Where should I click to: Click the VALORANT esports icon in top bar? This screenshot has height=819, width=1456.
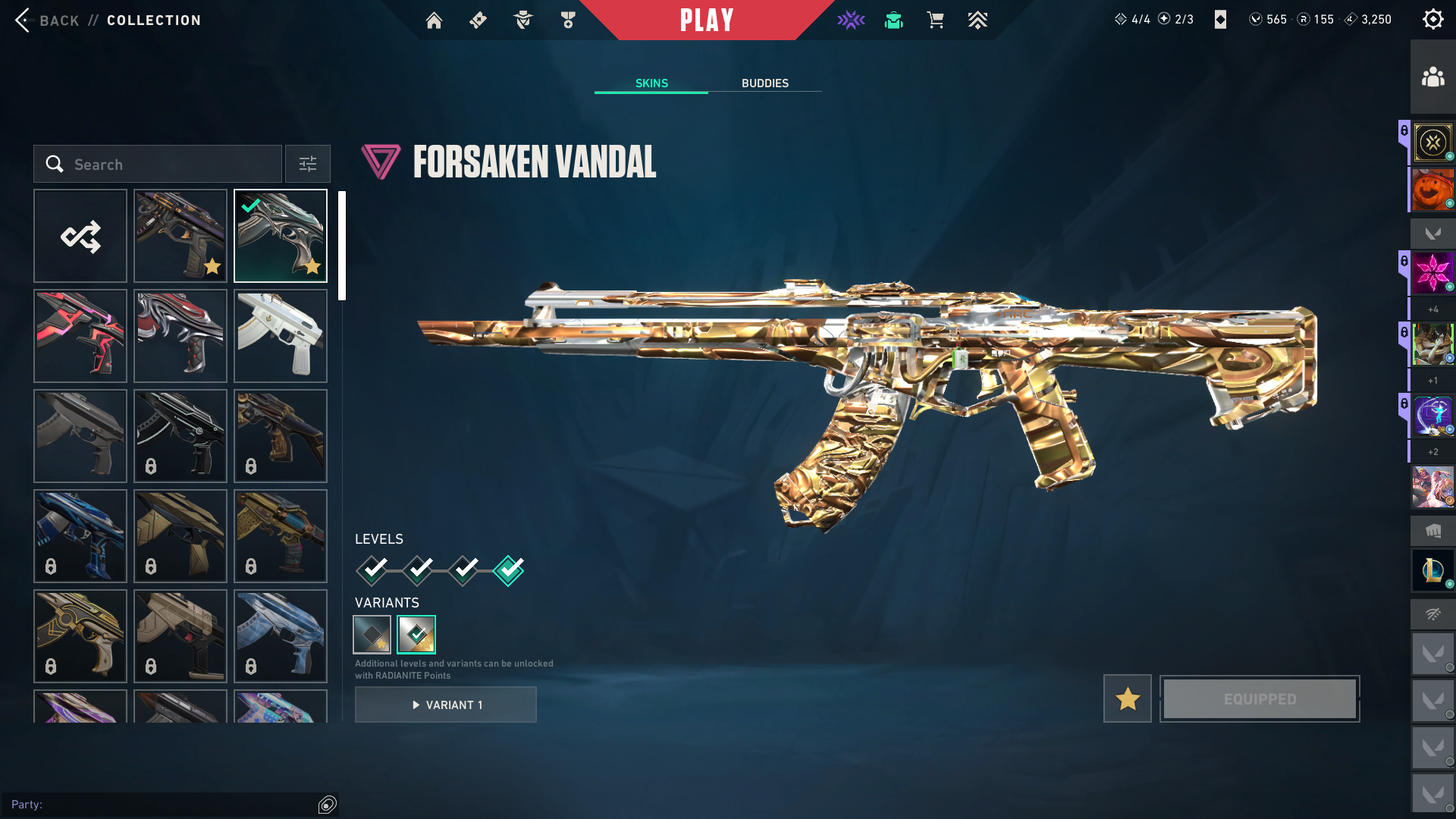(851, 20)
